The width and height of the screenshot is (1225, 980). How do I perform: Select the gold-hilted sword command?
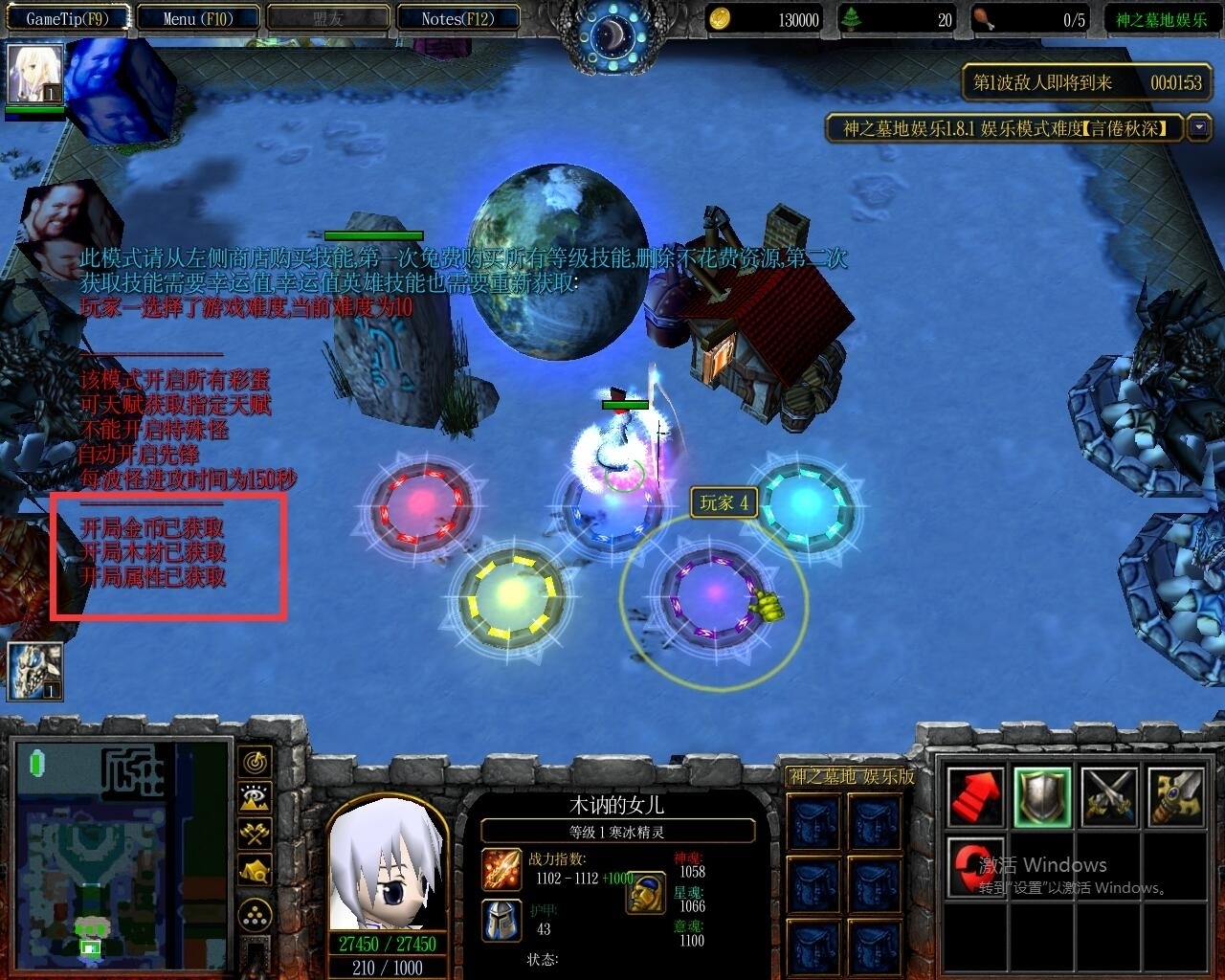(1175, 795)
